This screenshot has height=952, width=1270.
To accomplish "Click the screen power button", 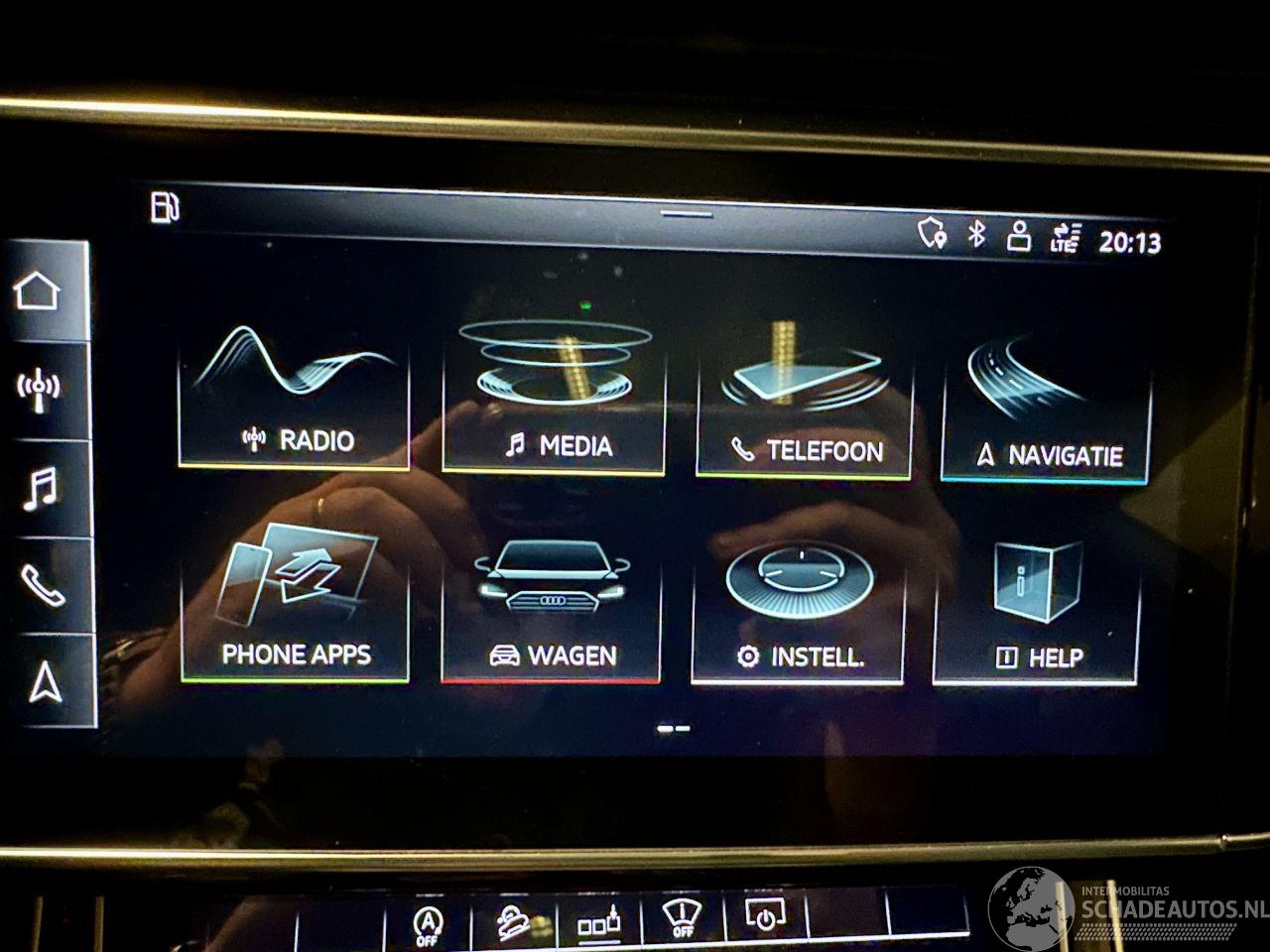I will point(764,918).
